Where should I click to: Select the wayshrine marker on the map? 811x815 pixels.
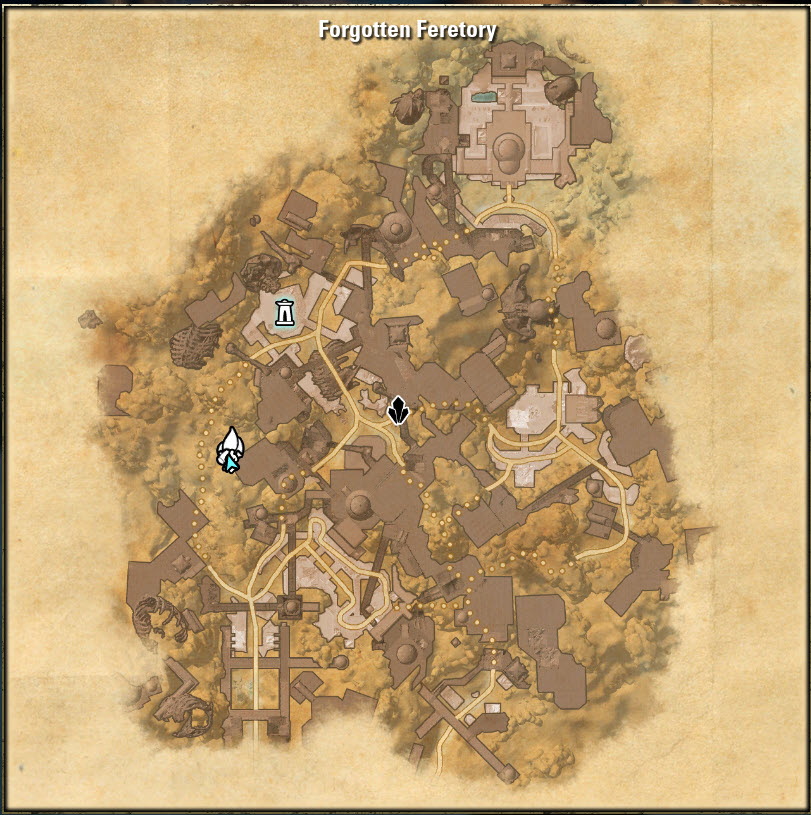[x=285, y=313]
